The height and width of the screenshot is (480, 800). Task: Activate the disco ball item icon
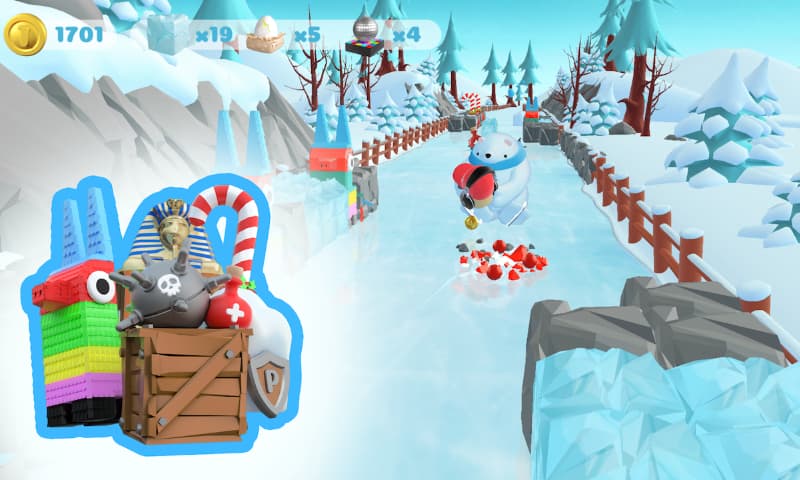366,34
